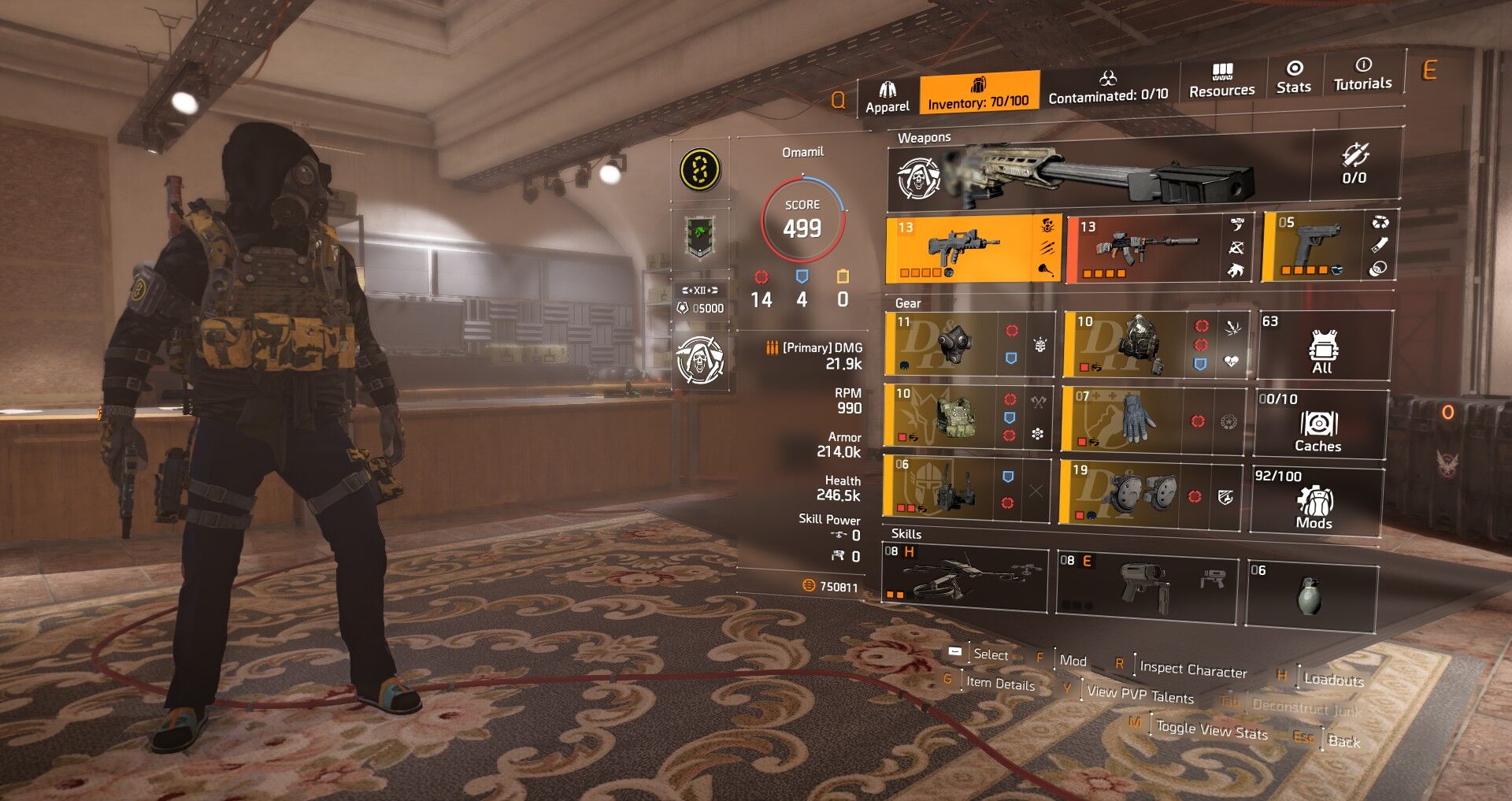Open the Inventory tab

click(x=978, y=94)
